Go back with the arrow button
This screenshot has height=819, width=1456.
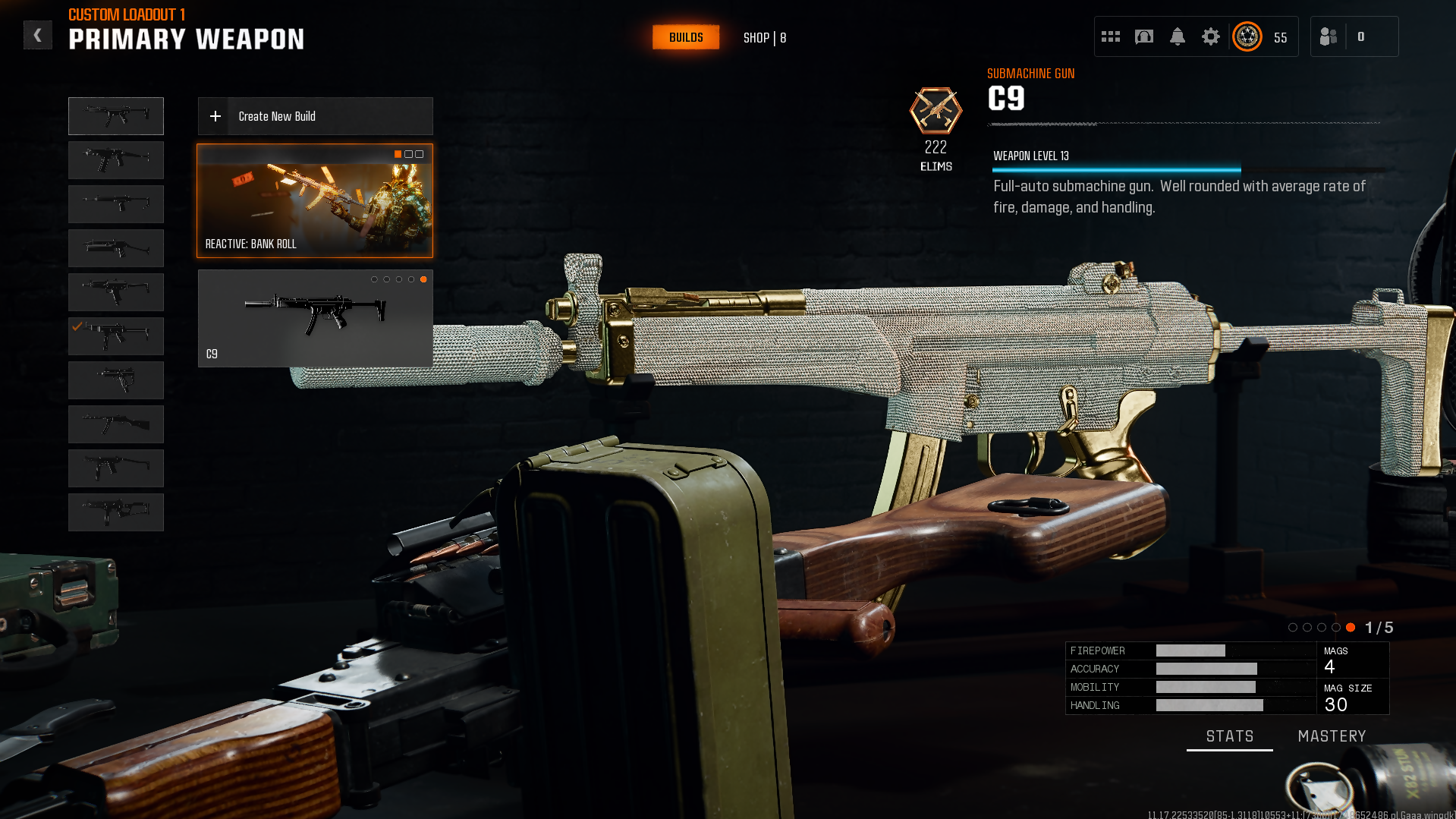click(x=37, y=36)
